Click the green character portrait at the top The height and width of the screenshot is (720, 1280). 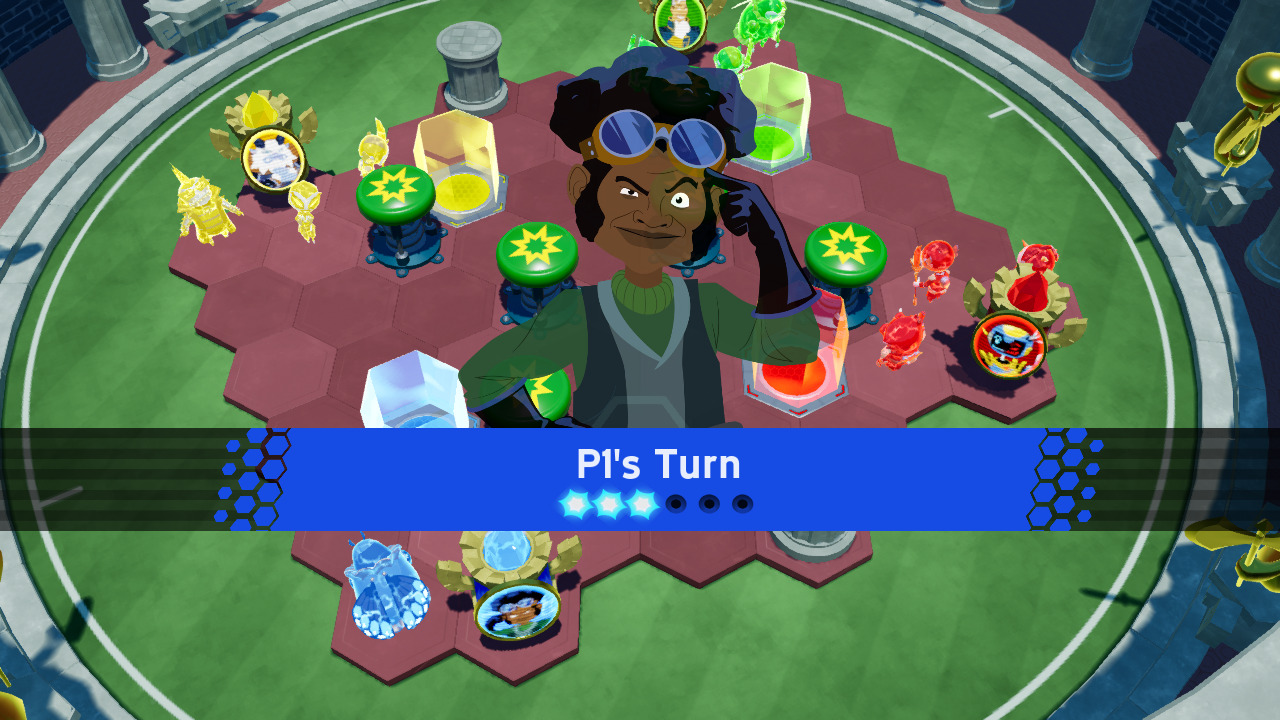(x=678, y=20)
